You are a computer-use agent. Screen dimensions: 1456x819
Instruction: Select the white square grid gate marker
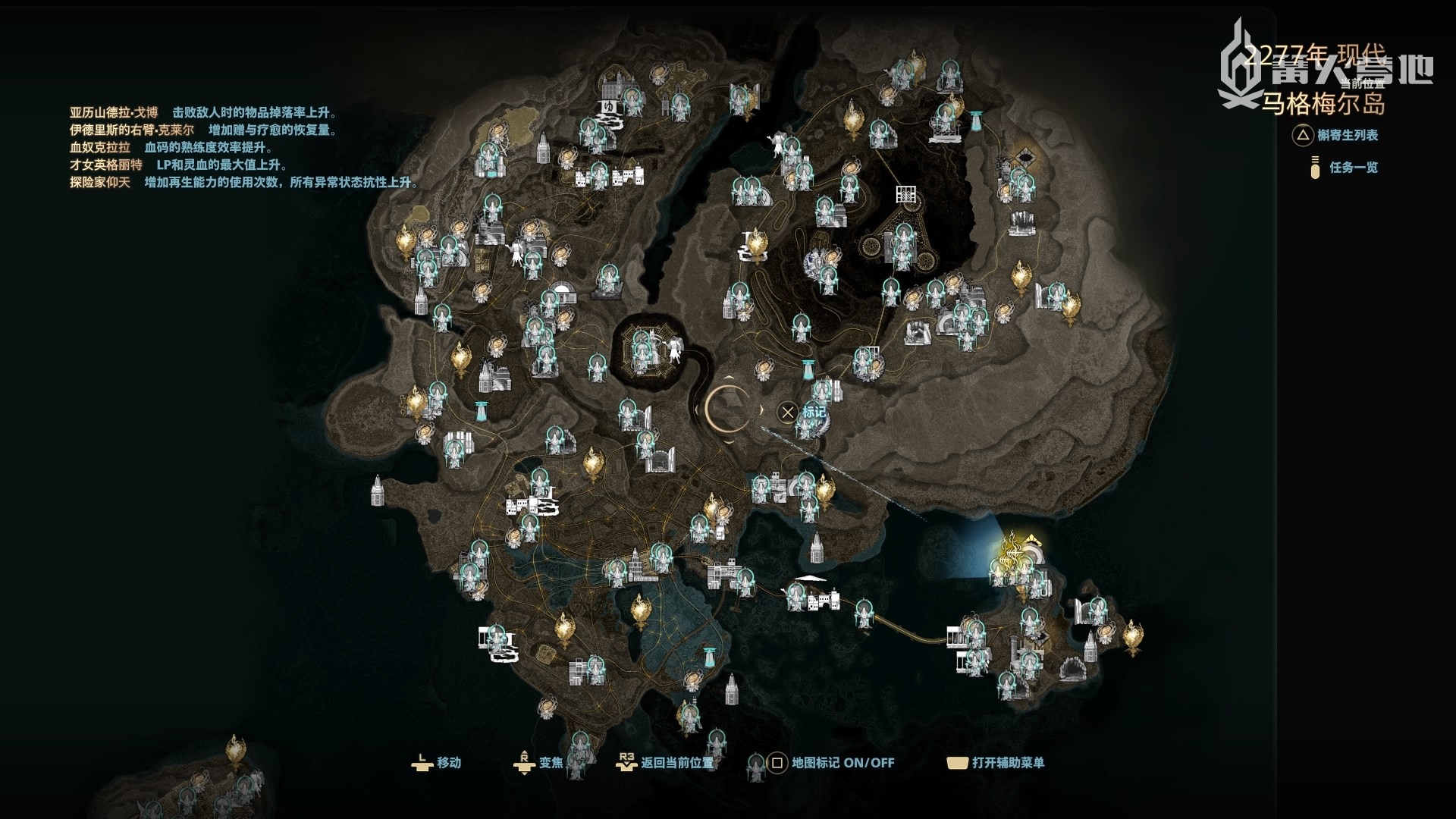pos(907,195)
